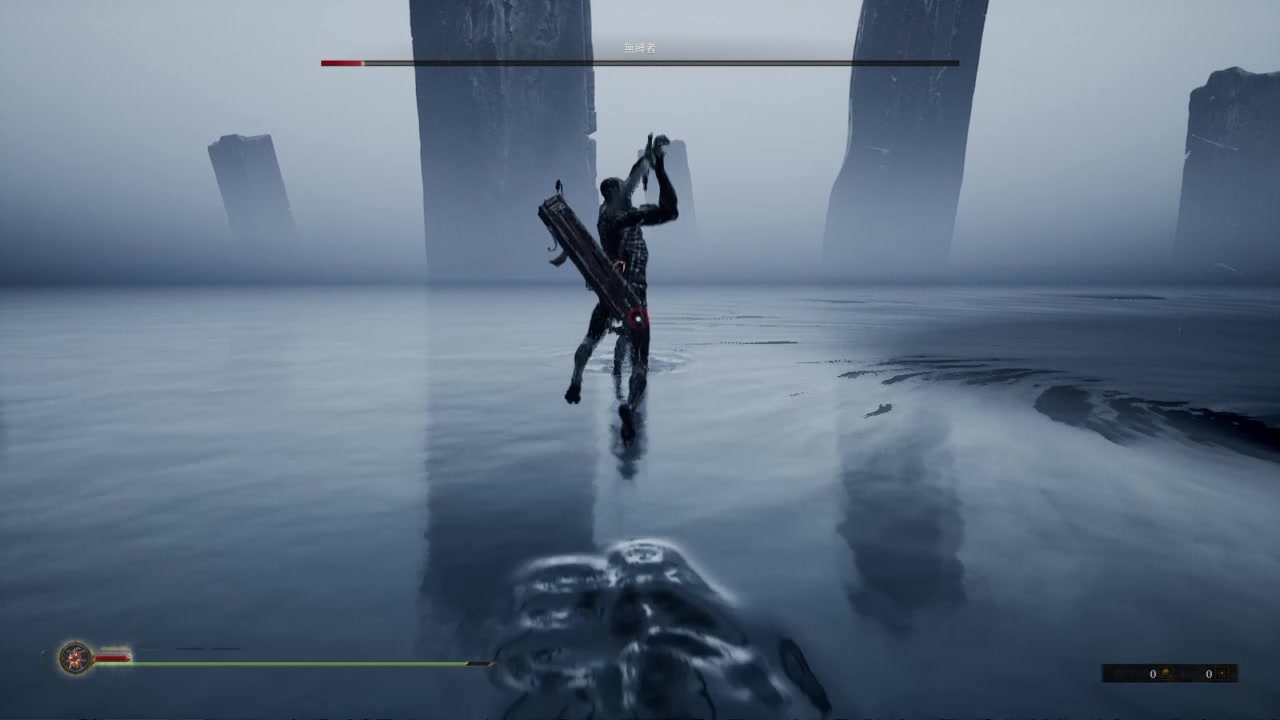Click the red portion of the boss health bar
Image resolution: width=1280 pixels, height=720 pixels.
(x=340, y=62)
